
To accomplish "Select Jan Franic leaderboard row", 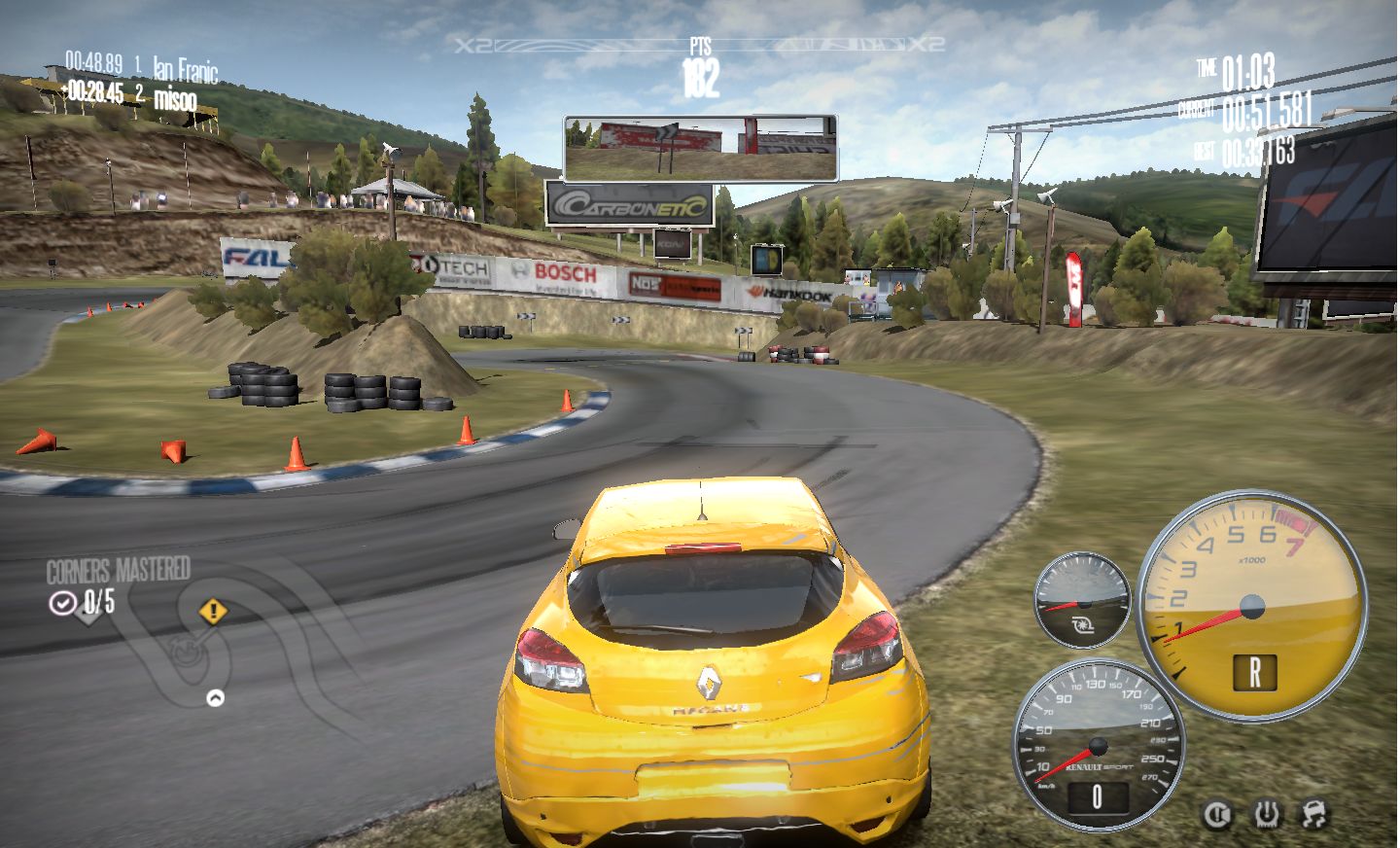I will point(141,66).
